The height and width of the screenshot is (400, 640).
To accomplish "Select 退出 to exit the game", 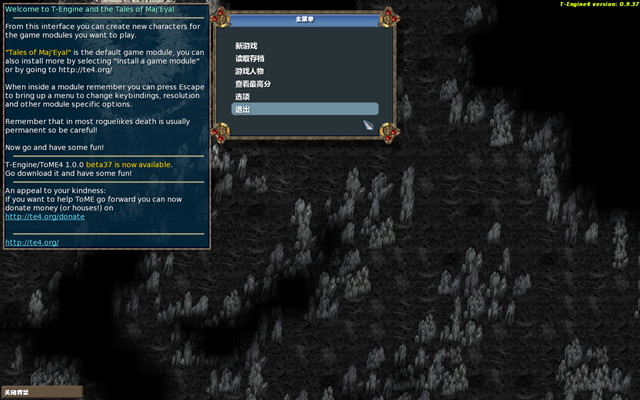I will [241, 109].
